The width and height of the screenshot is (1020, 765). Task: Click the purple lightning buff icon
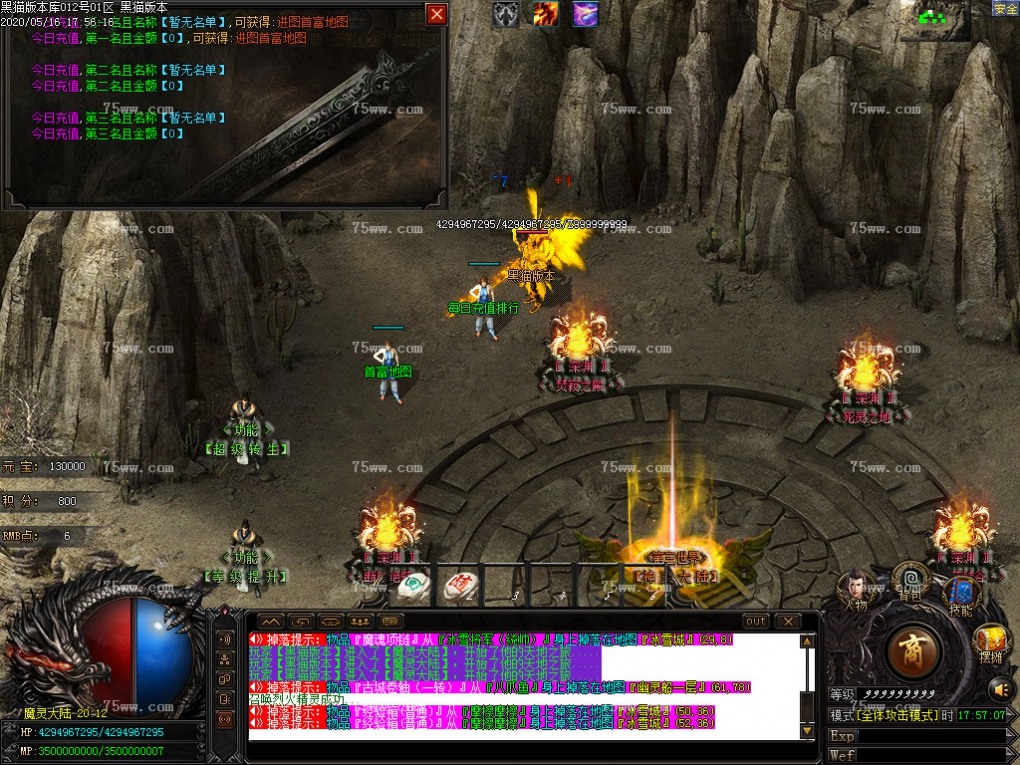click(585, 14)
